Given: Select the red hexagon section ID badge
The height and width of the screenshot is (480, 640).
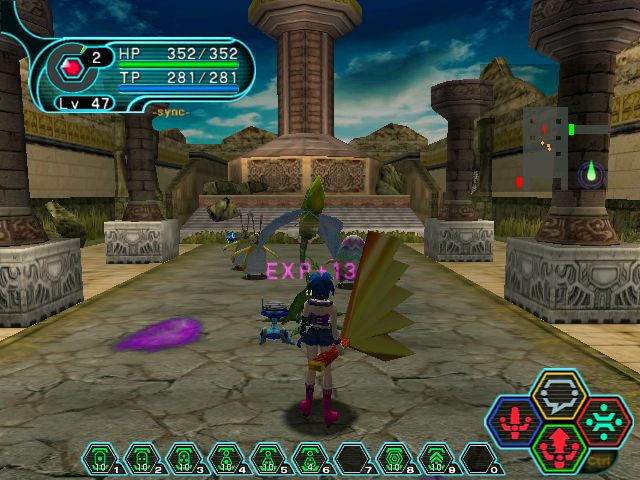Looking at the screenshot, I should (x=73, y=67).
